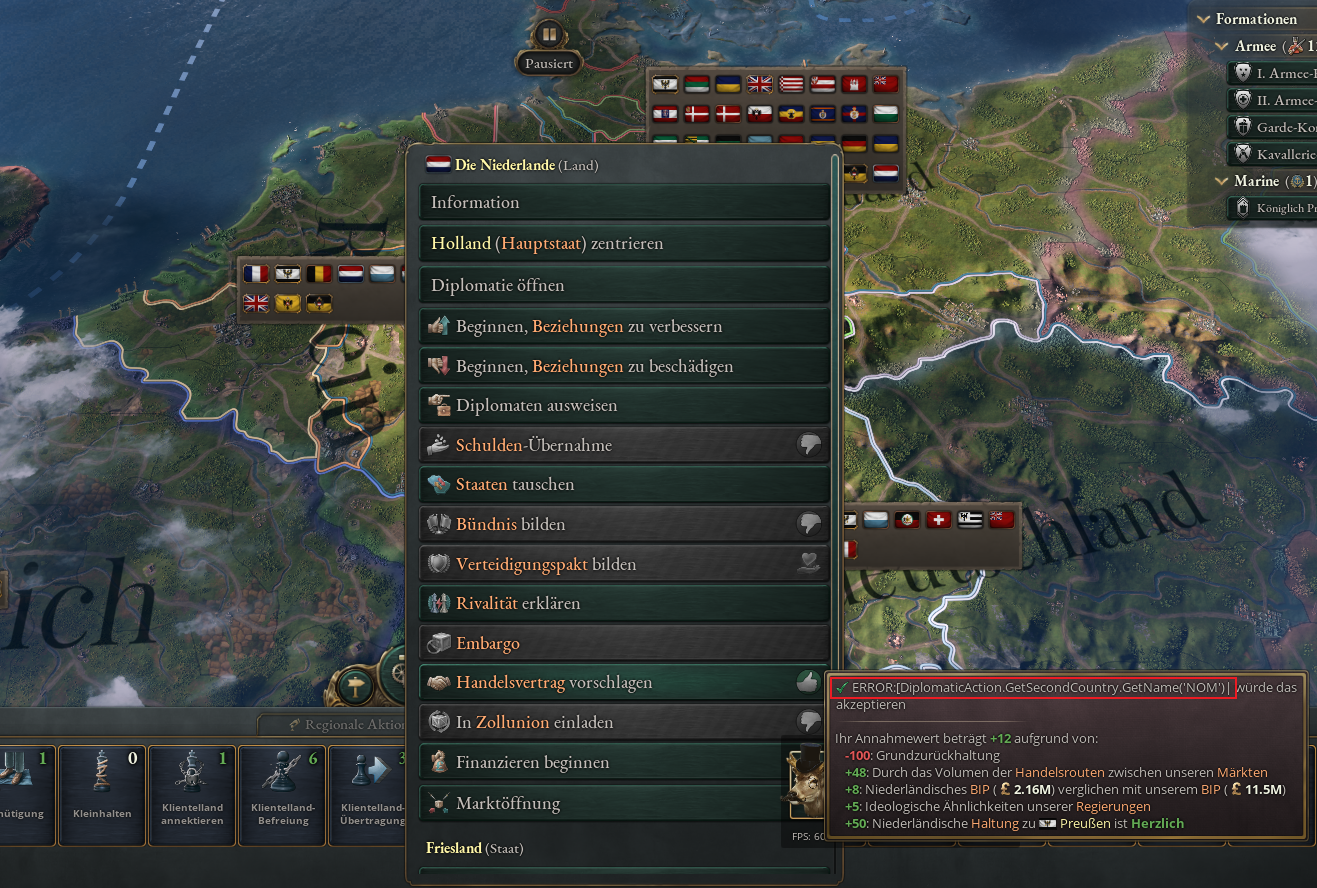Toggle the thumbs-up next to Handelsvertrag vorschlagen
This screenshot has width=1317, height=888.
[x=810, y=682]
